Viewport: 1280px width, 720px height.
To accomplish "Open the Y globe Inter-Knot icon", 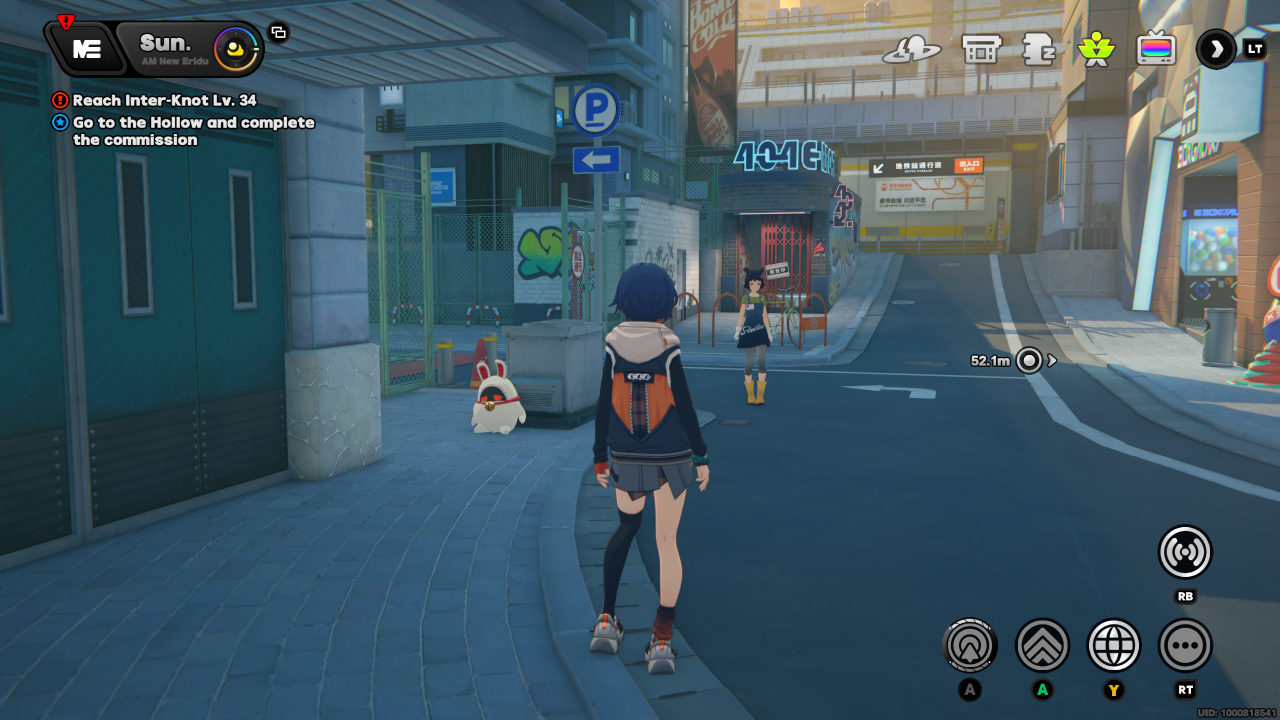I will (x=1113, y=645).
